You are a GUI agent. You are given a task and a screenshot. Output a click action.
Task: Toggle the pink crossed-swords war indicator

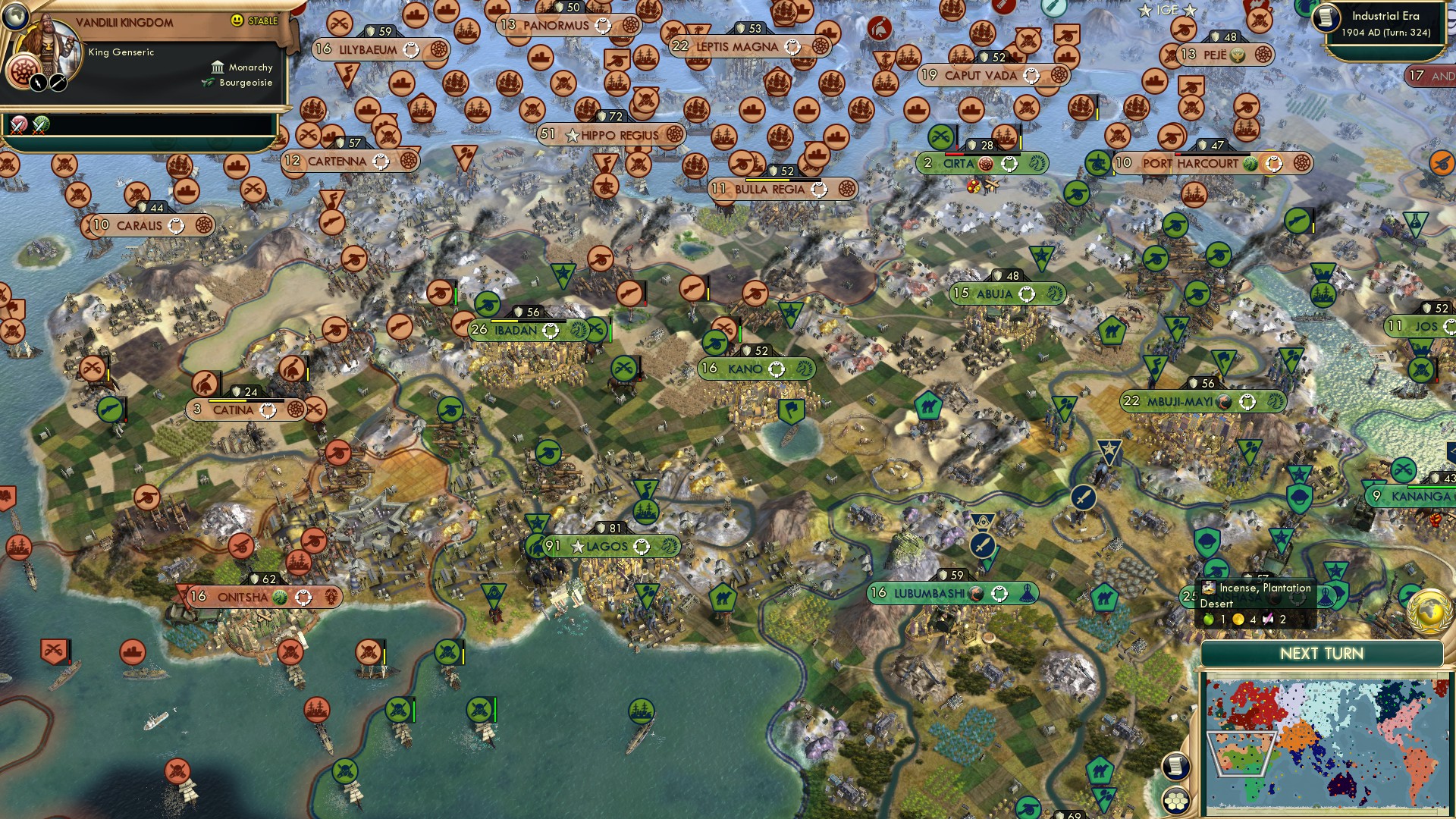tap(17, 125)
